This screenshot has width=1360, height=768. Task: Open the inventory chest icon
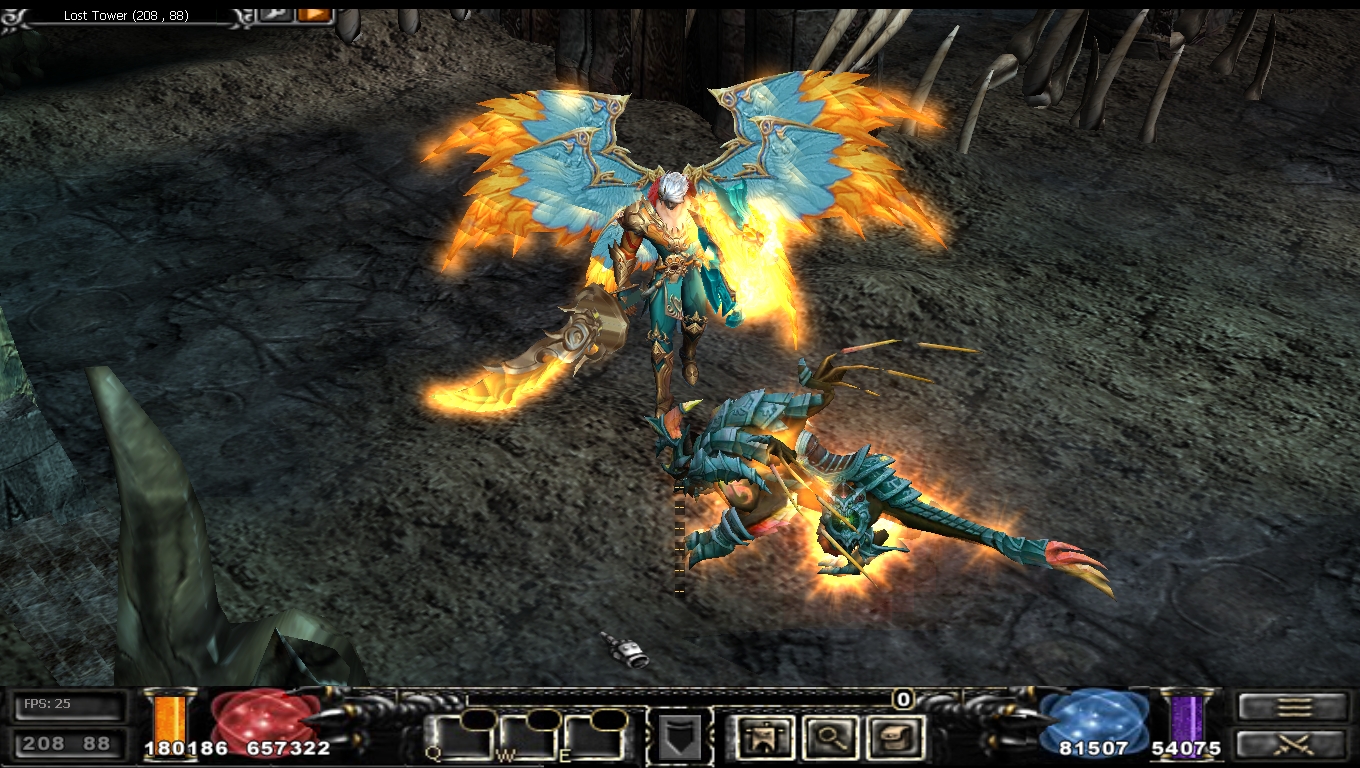pos(892,738)
